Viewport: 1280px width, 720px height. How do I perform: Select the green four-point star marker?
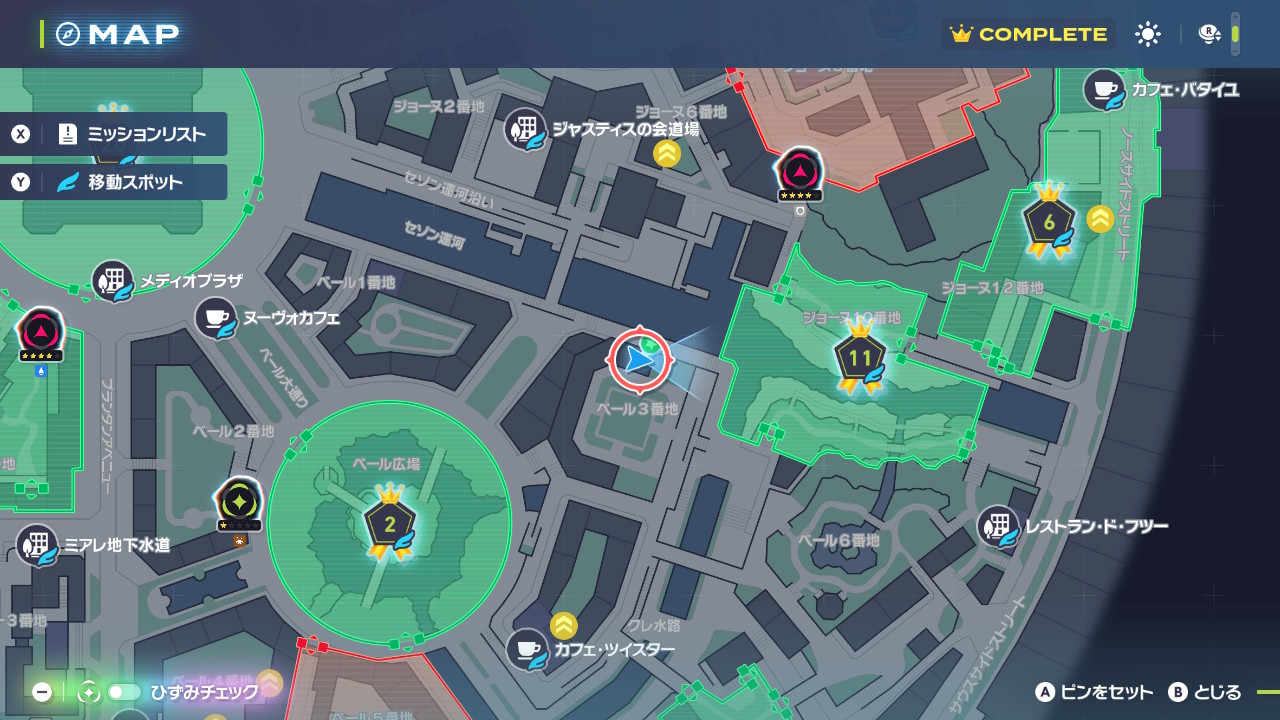pos(239,500)
